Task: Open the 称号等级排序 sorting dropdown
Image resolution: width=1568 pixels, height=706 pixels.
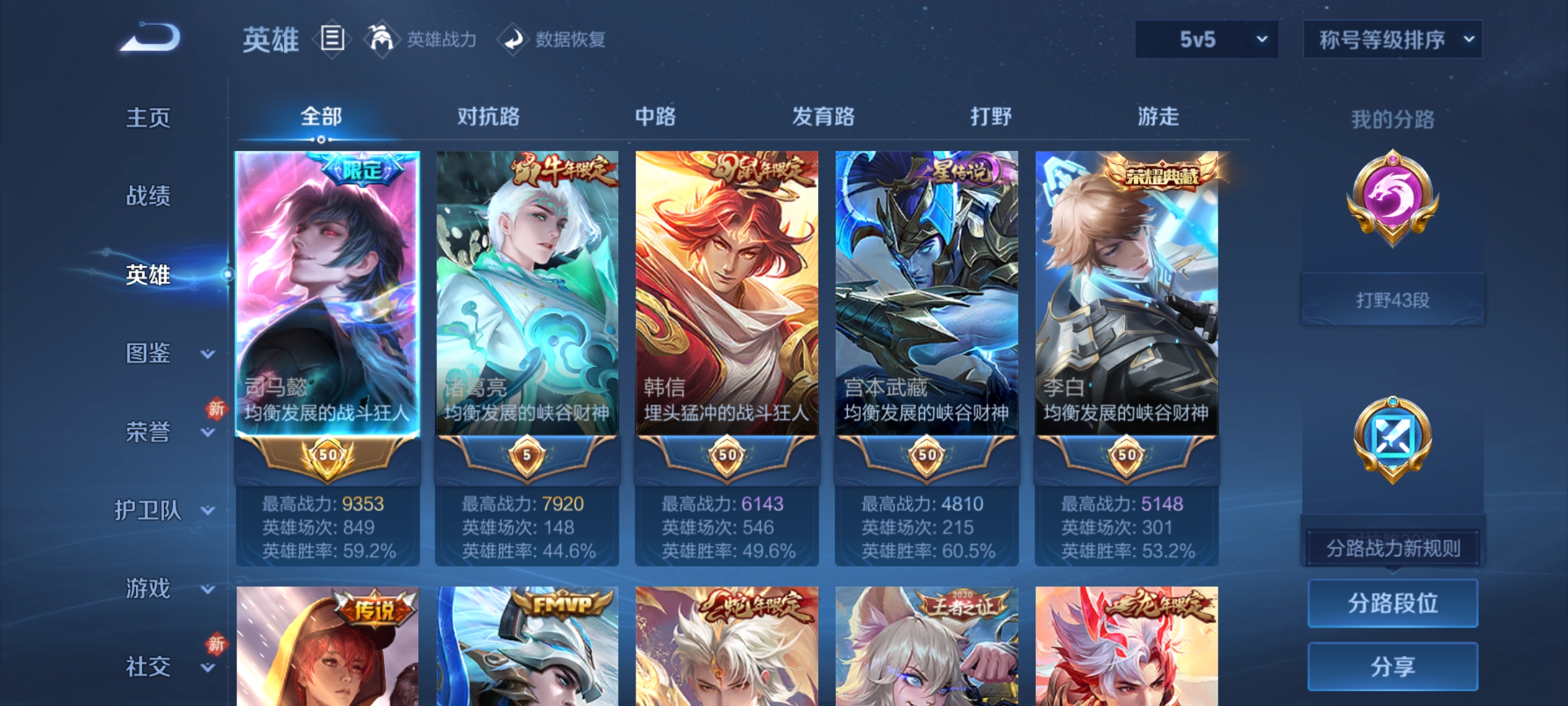Action: [x=1393, y=41]
